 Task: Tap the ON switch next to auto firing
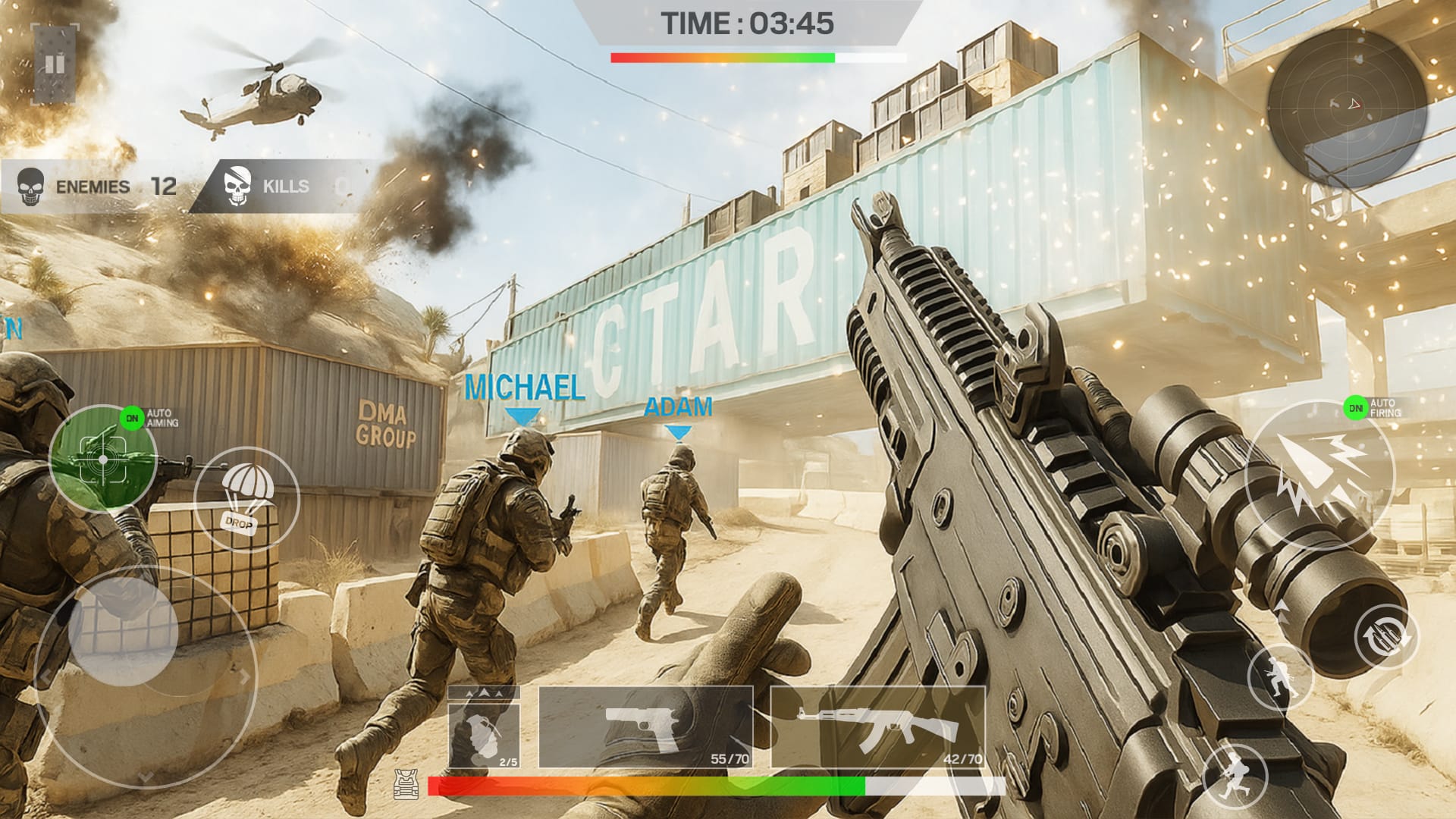(1355, 407)
